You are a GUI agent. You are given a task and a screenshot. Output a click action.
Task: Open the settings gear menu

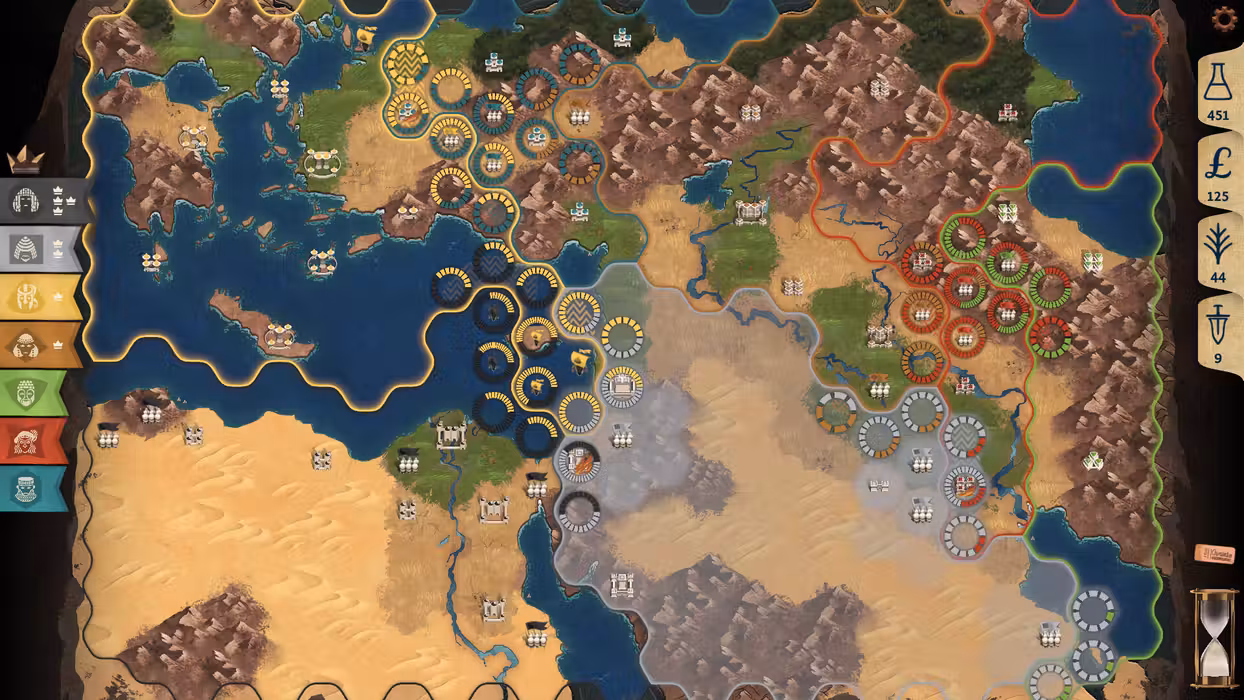click(x=1223, y=19)
